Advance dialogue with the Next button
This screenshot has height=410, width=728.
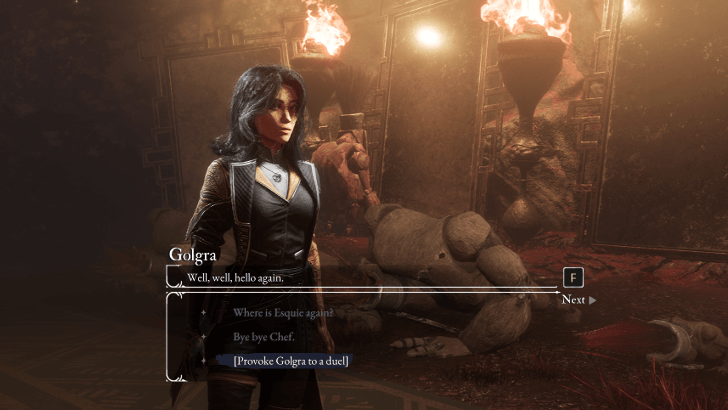click(578, 299)
